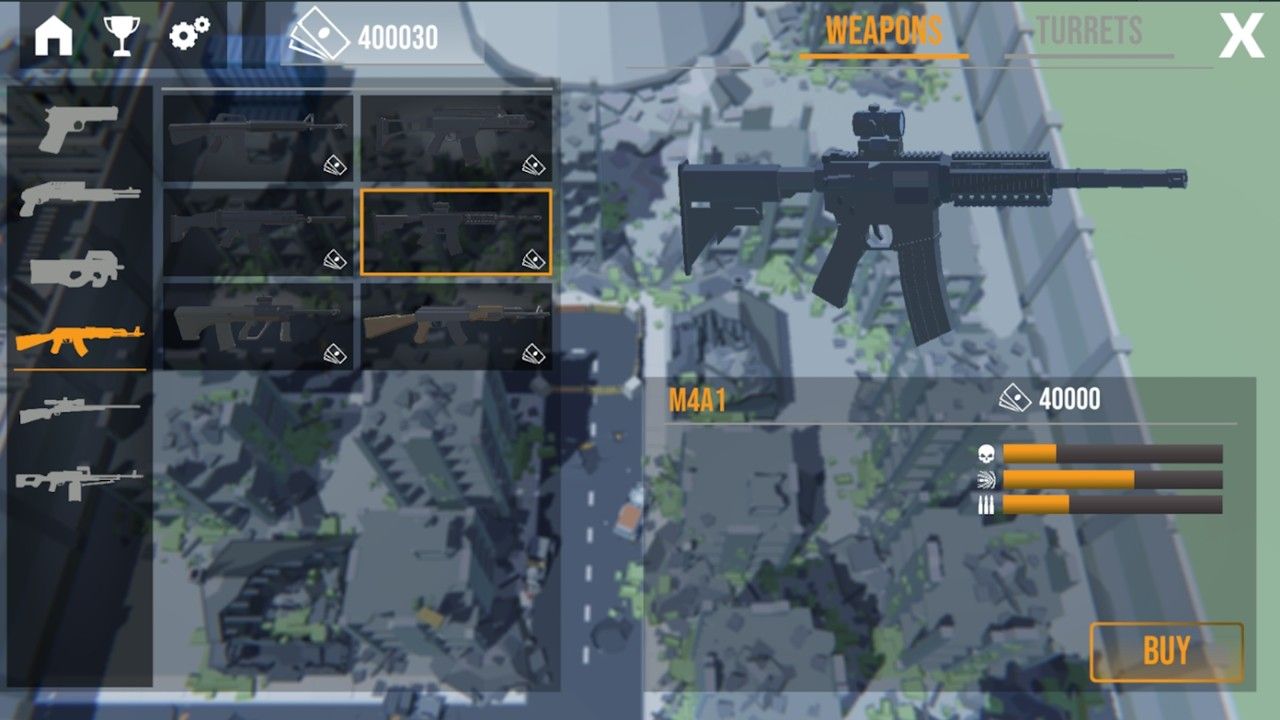The image size is (1280, 720).
Task: Choose the pistol weapon category
Action: (x=78, y=127)
